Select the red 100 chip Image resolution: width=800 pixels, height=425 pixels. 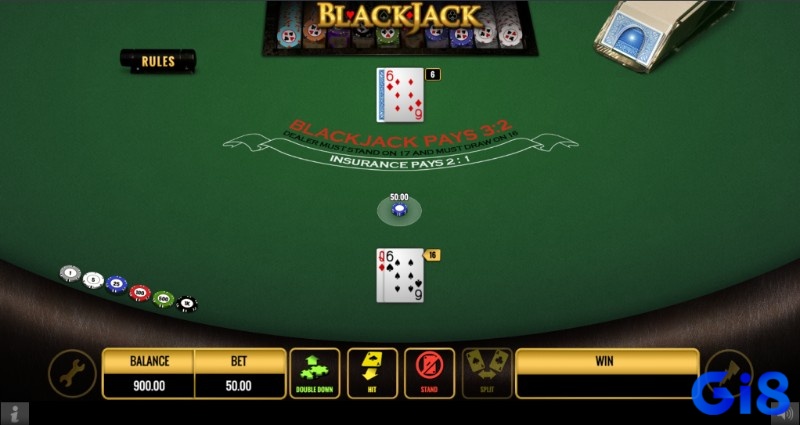coord(140,293)
